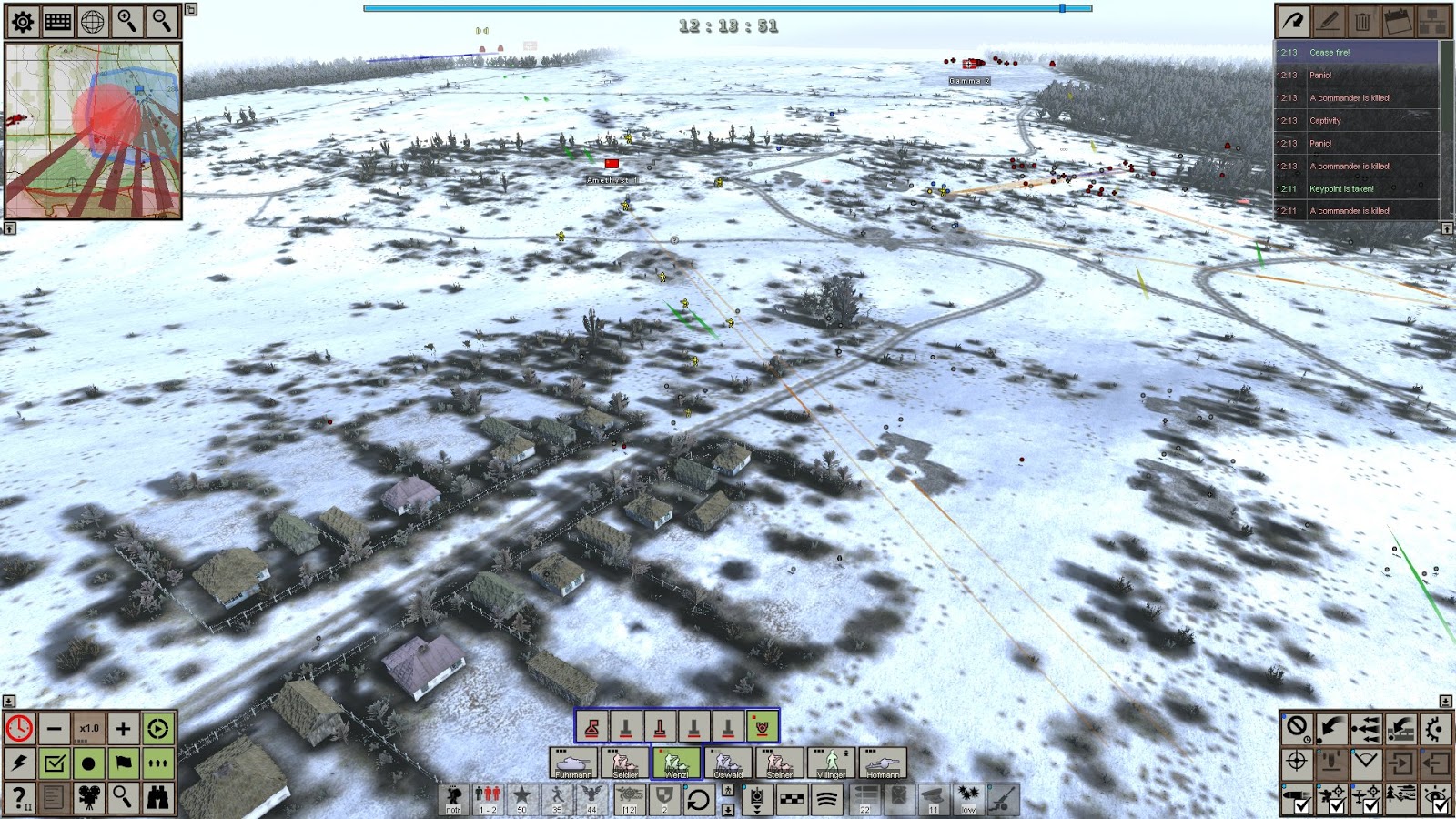This screenshot has width=1456, height=819.
Task: Toggle the flag marker icon bottom-left
Action: (x=124, y=764)
